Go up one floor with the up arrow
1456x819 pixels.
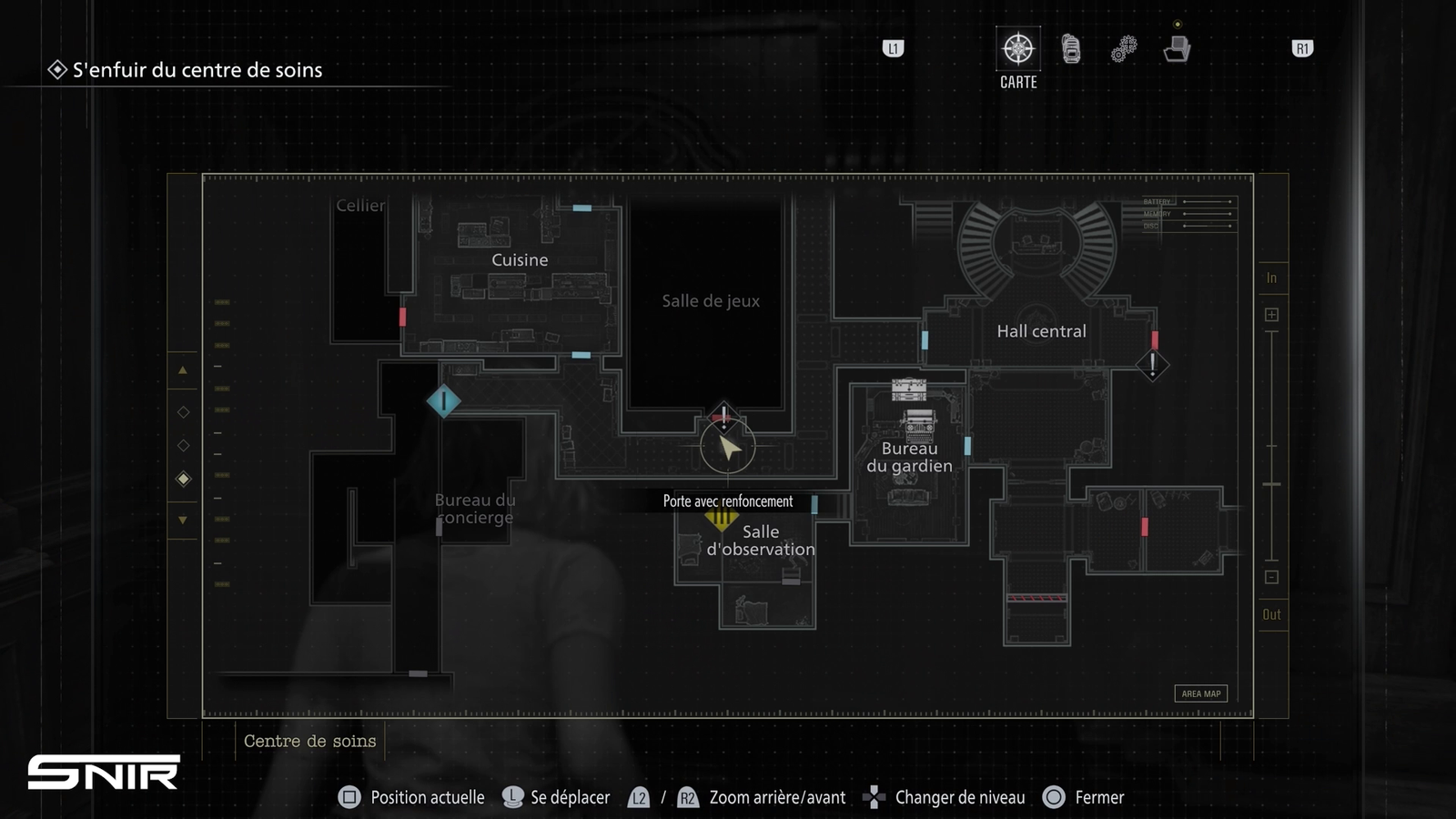tap(183, 370)
